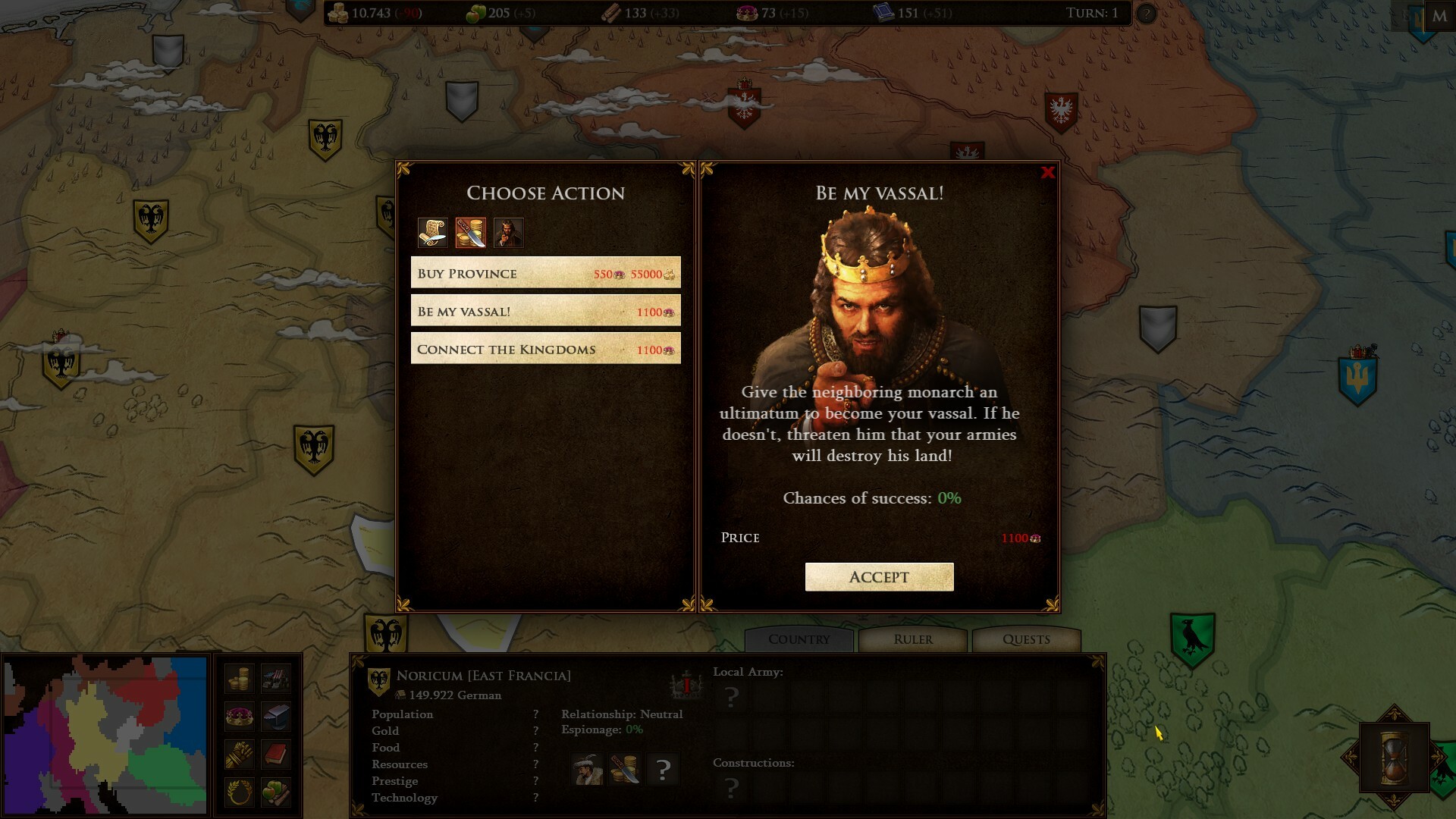The width and height of the screenshot is (1456, 819).
Task: Click the minimap in the corner
Action: tap(105, 735)
